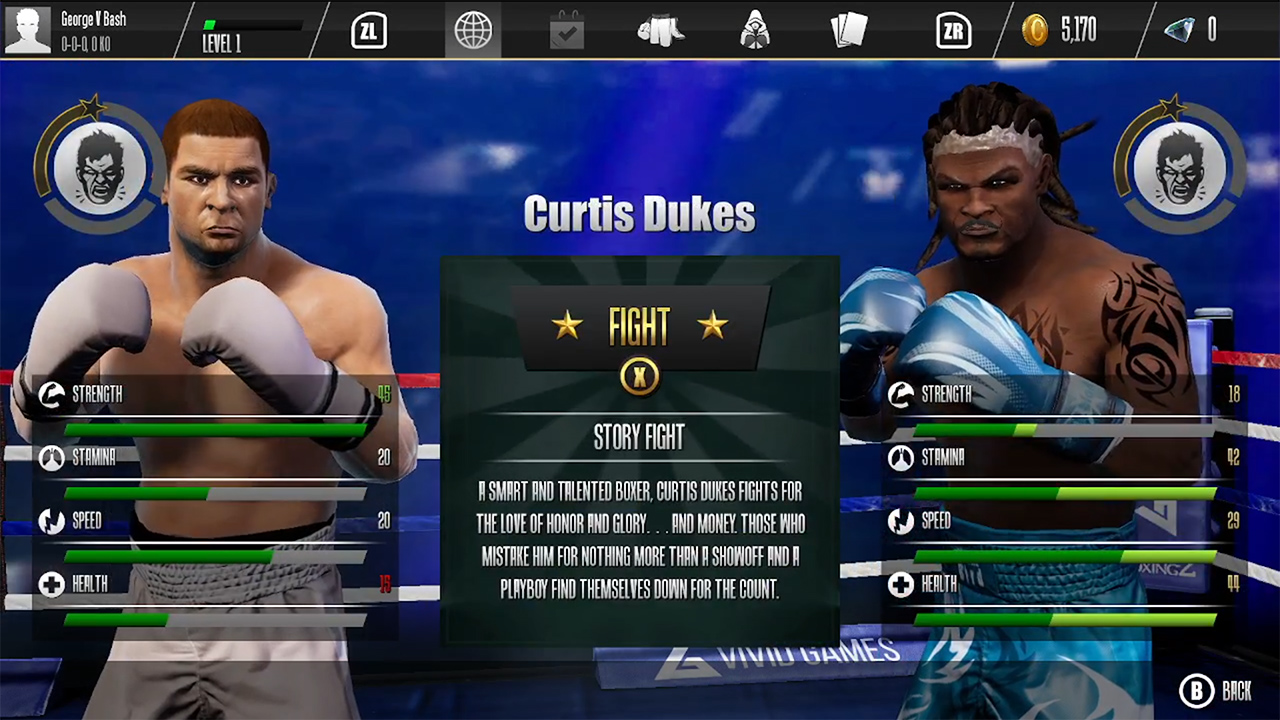The width and height of the screenshot is (1280, 720).
Task: Click Curtis Dukes' health cross icon
Action: (x=900, y=584)
